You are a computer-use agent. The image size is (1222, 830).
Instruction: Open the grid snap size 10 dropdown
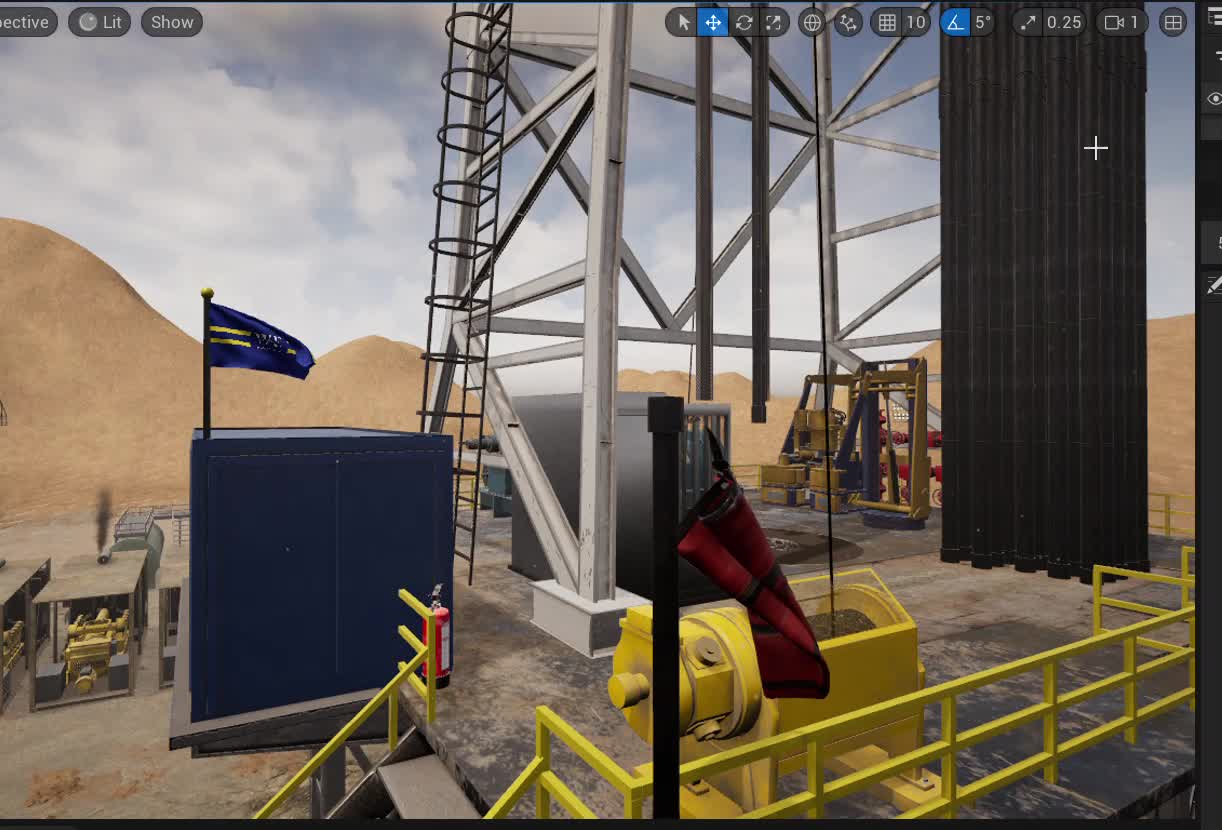tap(915, 22)
